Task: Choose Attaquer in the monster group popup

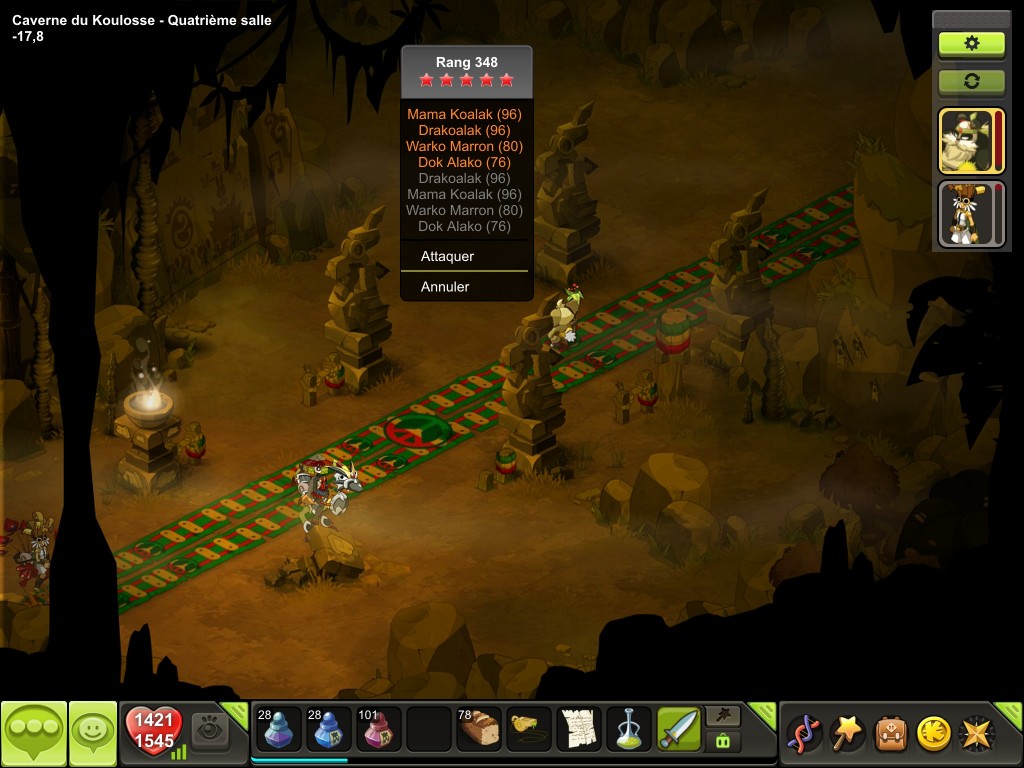Action: 447,256
